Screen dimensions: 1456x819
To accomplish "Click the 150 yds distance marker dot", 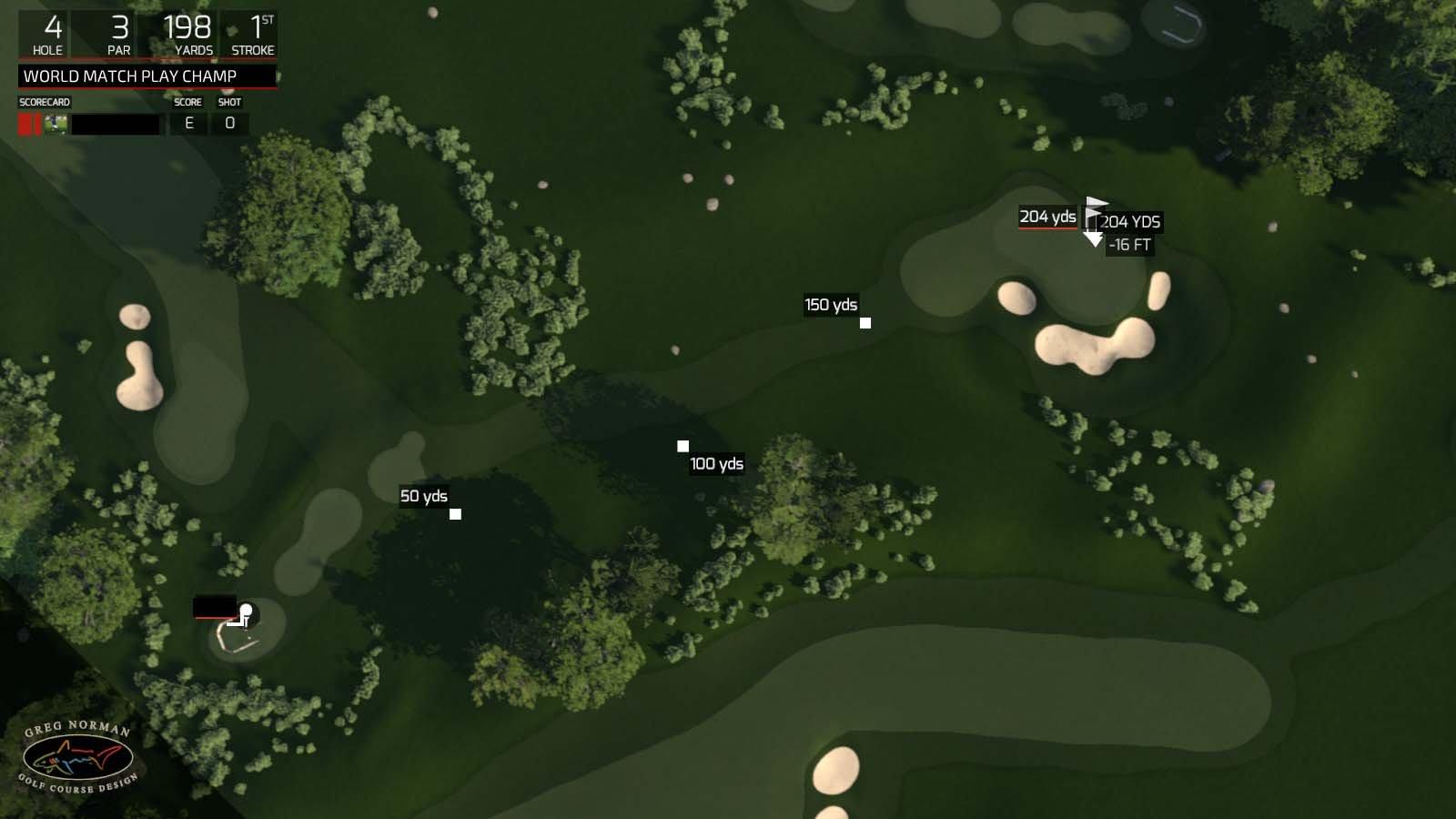I will click(x=864, y=322).
